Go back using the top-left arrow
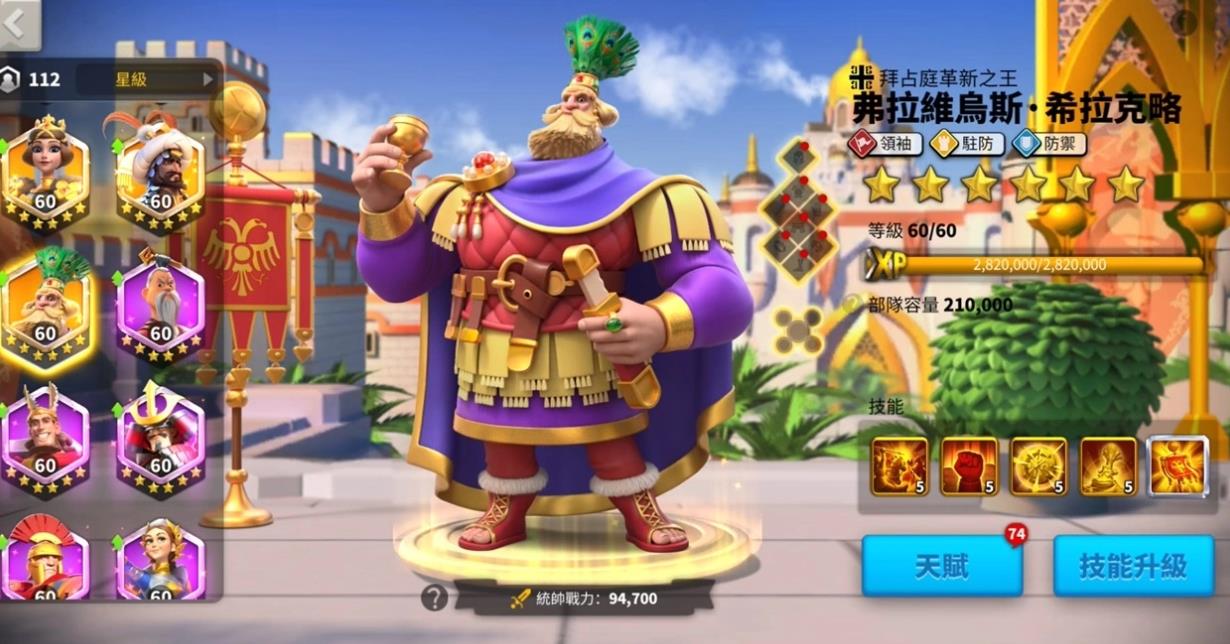 pyautogui.click(x=17, y=24)
